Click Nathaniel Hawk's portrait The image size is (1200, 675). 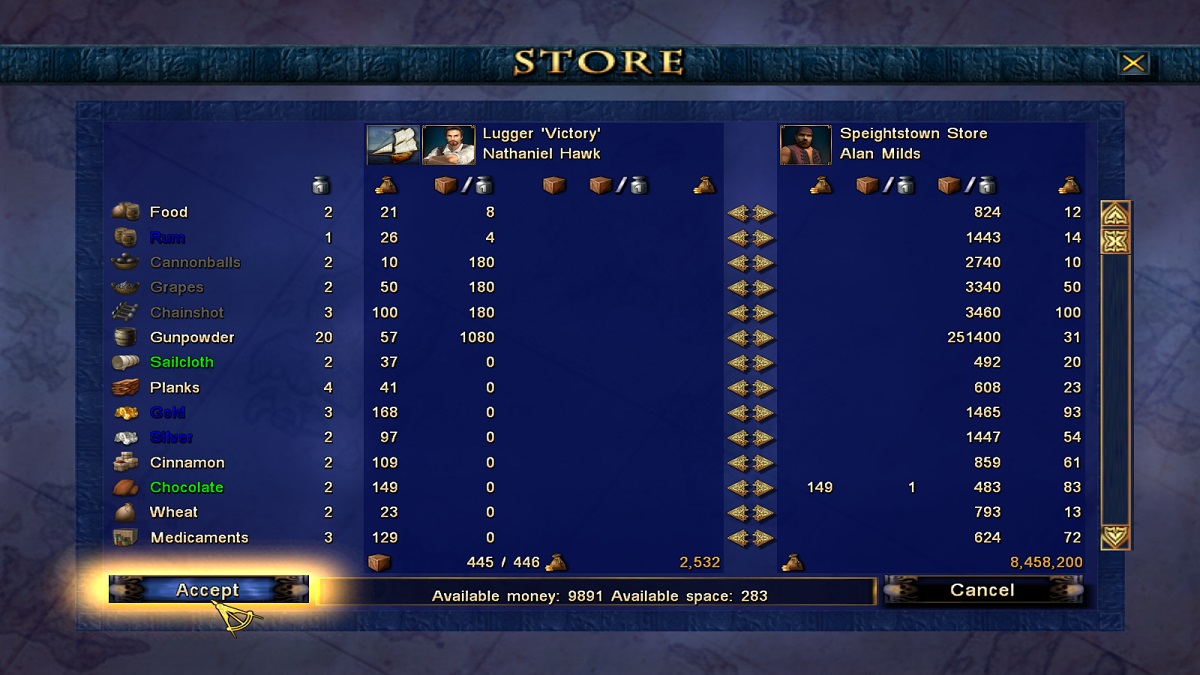click(448, 144)
